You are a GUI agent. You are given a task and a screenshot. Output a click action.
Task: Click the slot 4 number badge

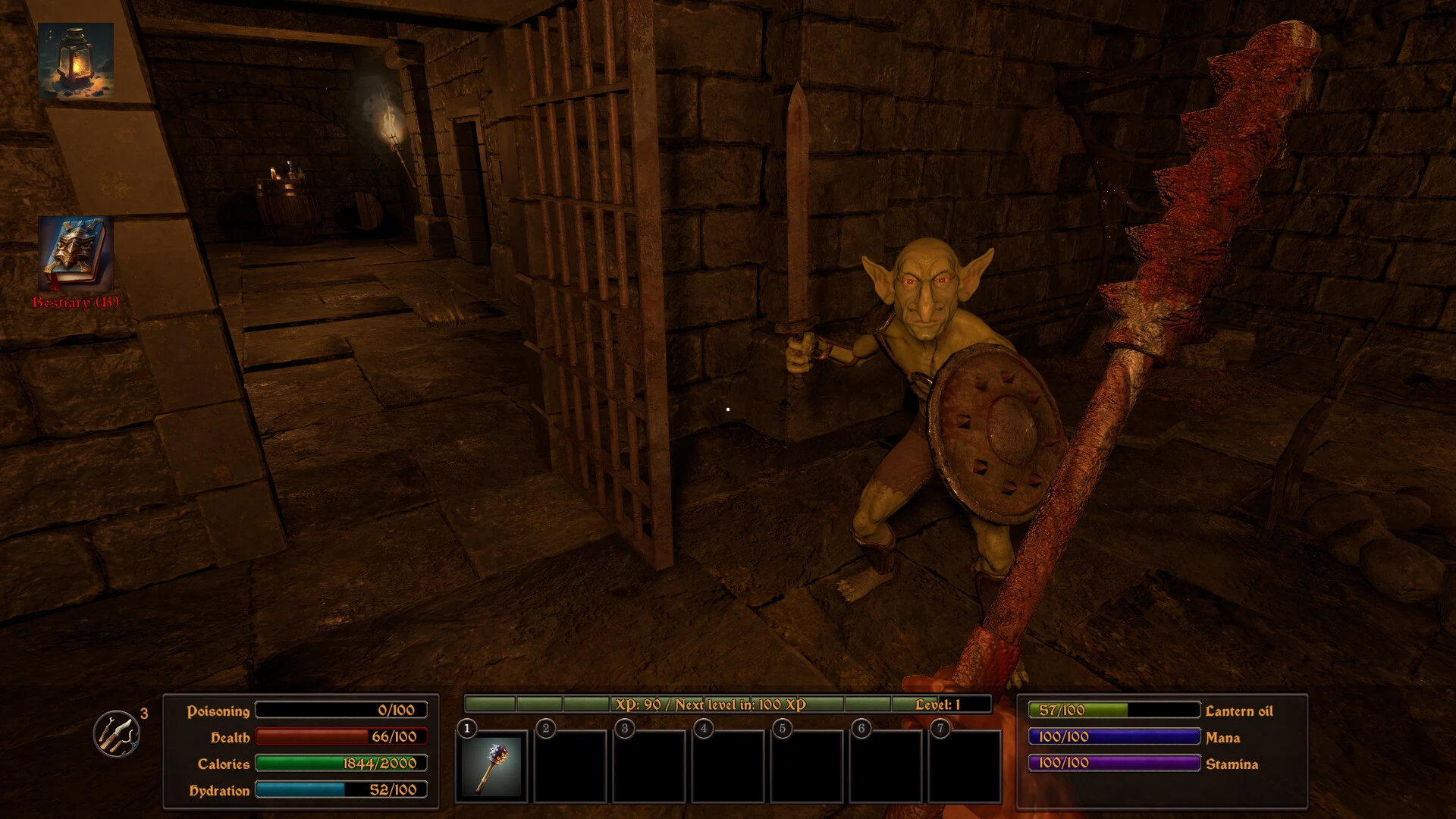click(x=705, y=726)
